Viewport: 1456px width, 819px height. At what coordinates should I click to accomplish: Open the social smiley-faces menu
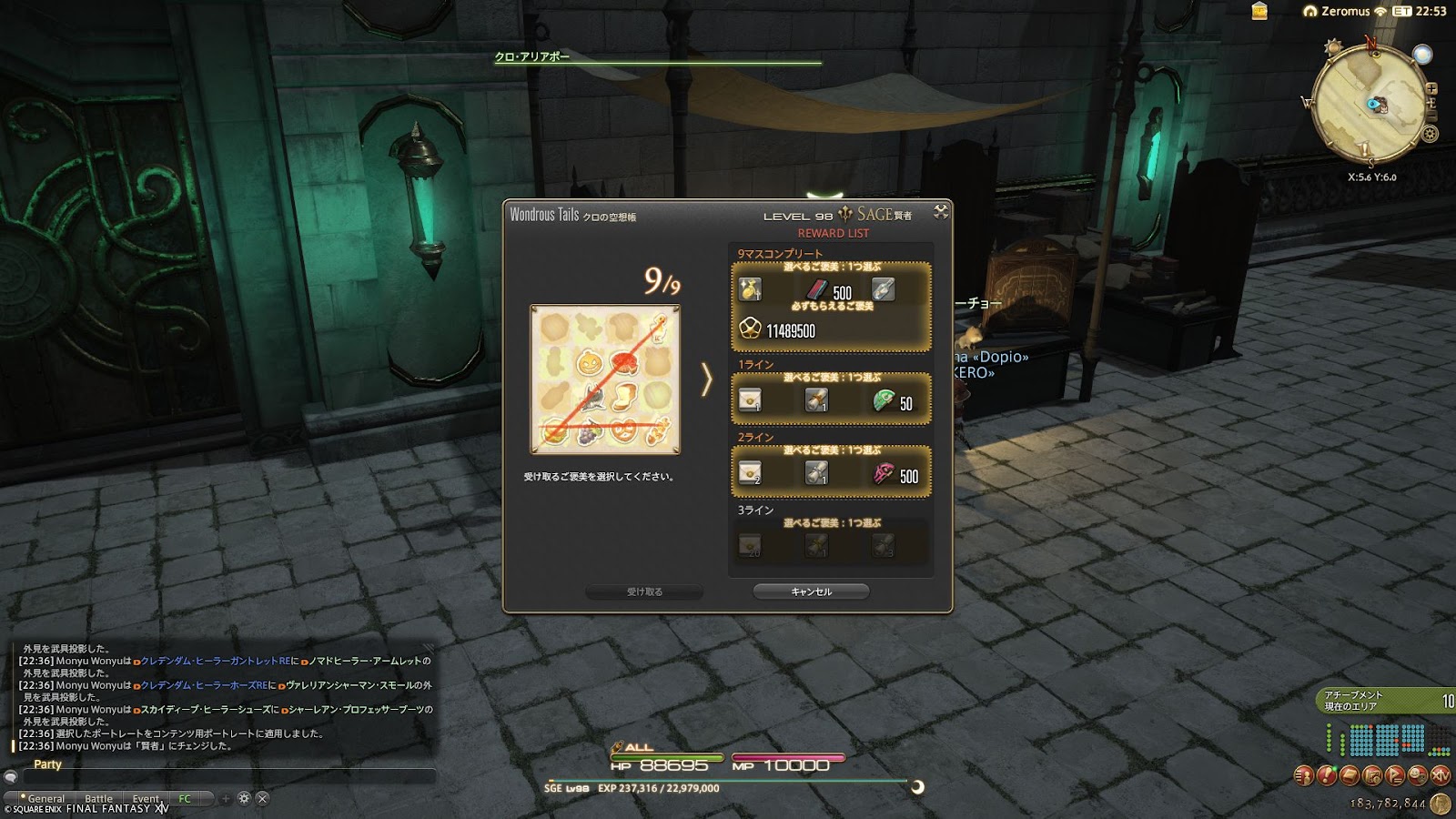(1418, 775)
